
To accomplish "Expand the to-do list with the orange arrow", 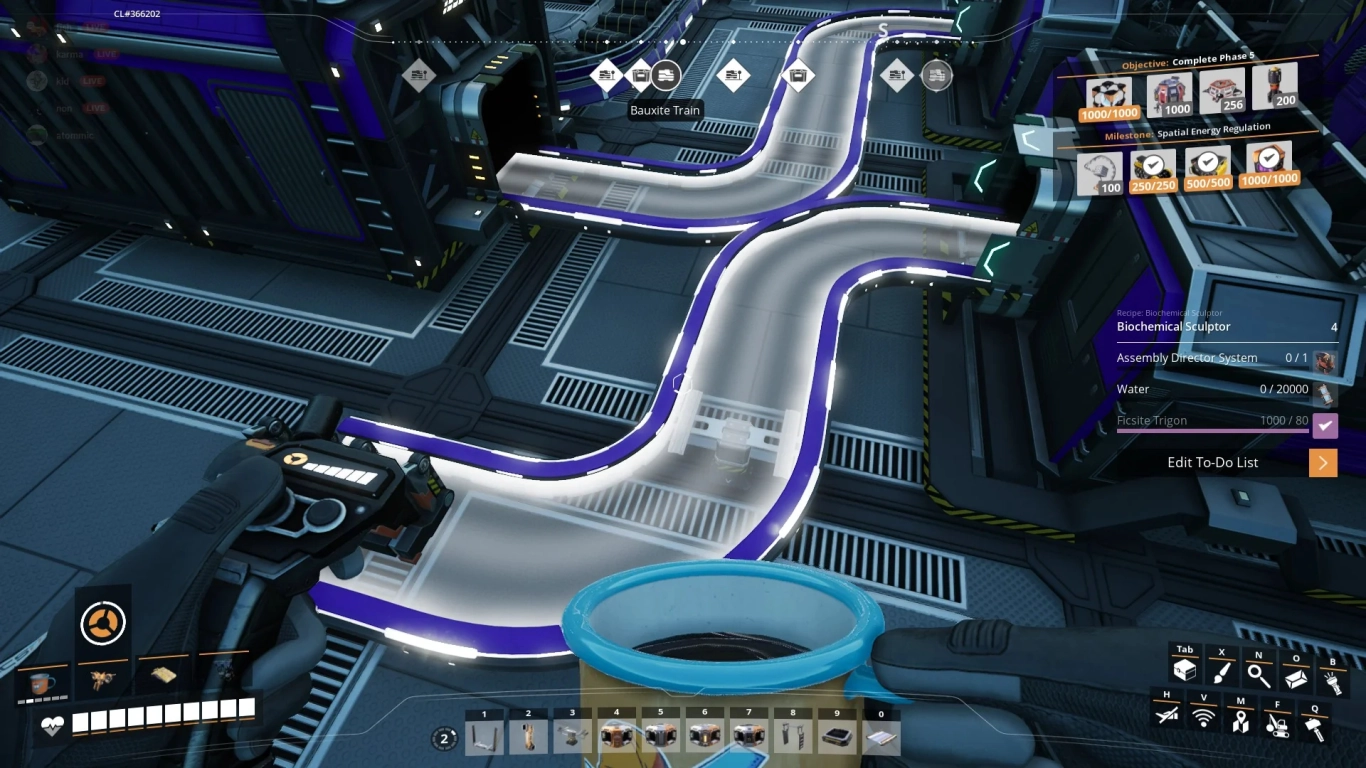I will coord(1322,462).
